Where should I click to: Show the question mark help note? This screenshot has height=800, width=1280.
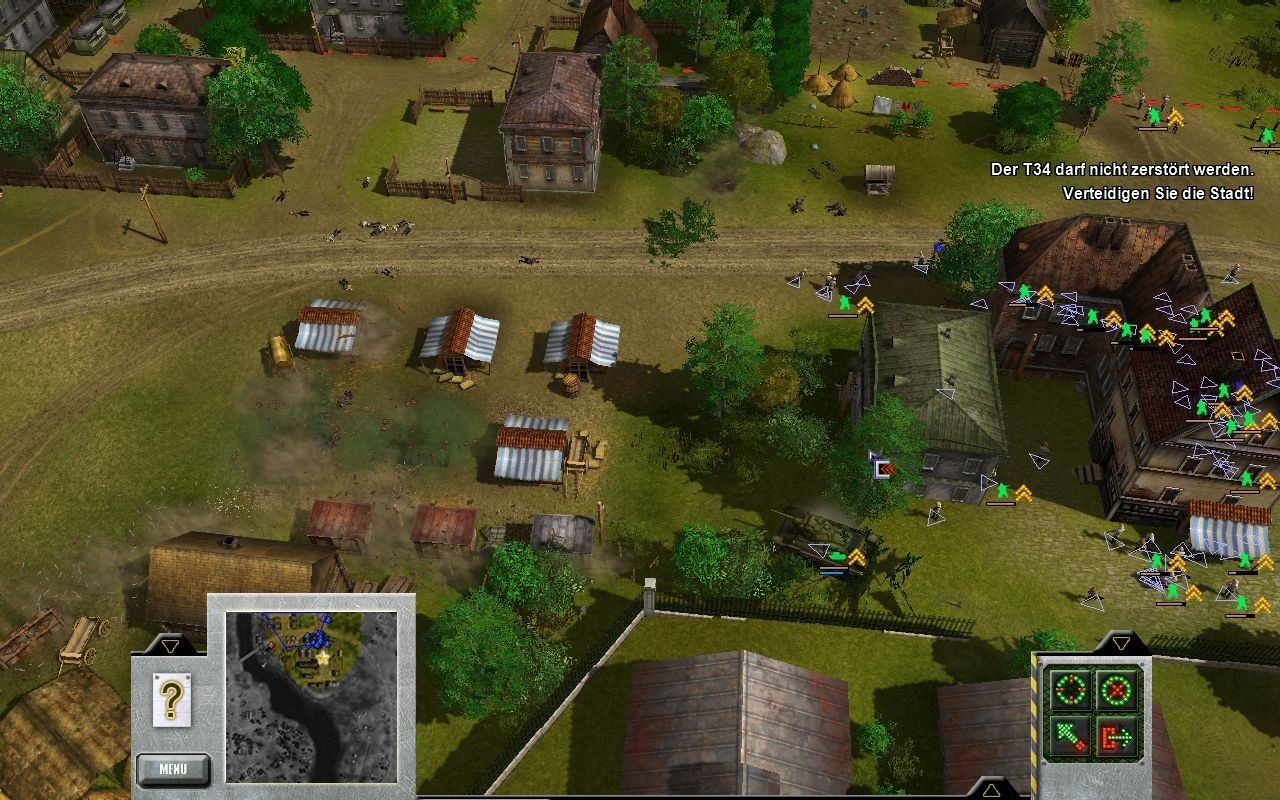tap(171, 698)
